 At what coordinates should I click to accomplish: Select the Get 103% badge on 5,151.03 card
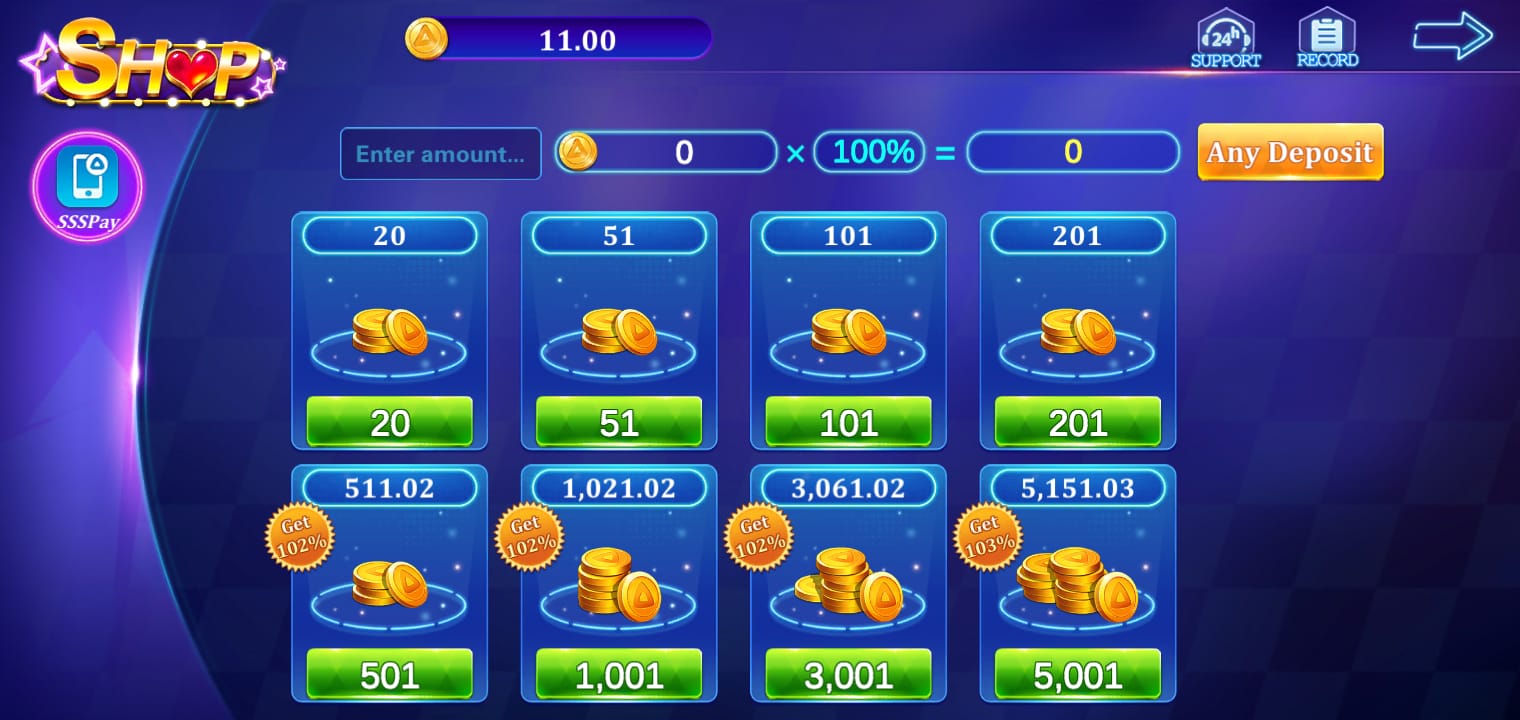click(988, 536)
